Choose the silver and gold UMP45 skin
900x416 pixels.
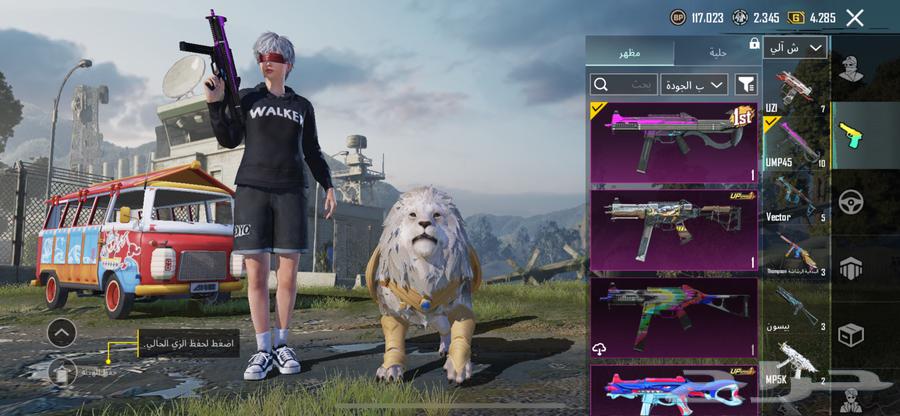673,228
